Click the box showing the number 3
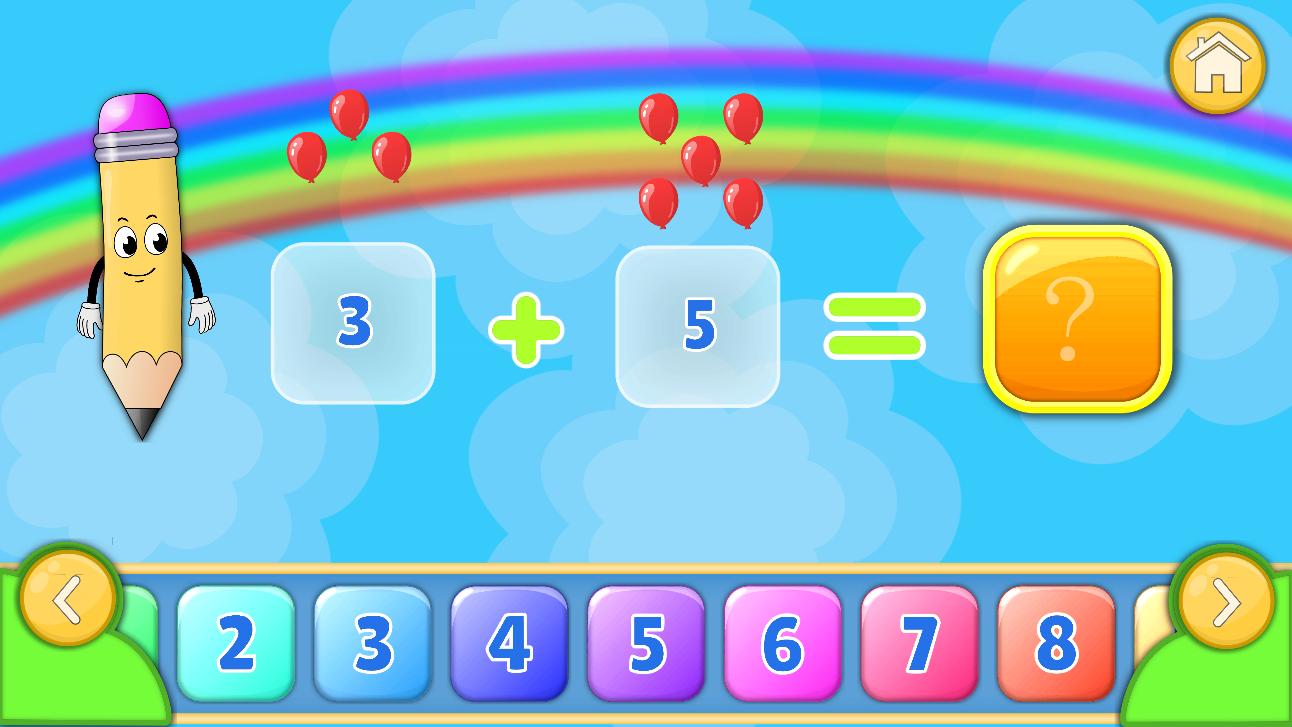1292x727 pixels. point(352,323)
